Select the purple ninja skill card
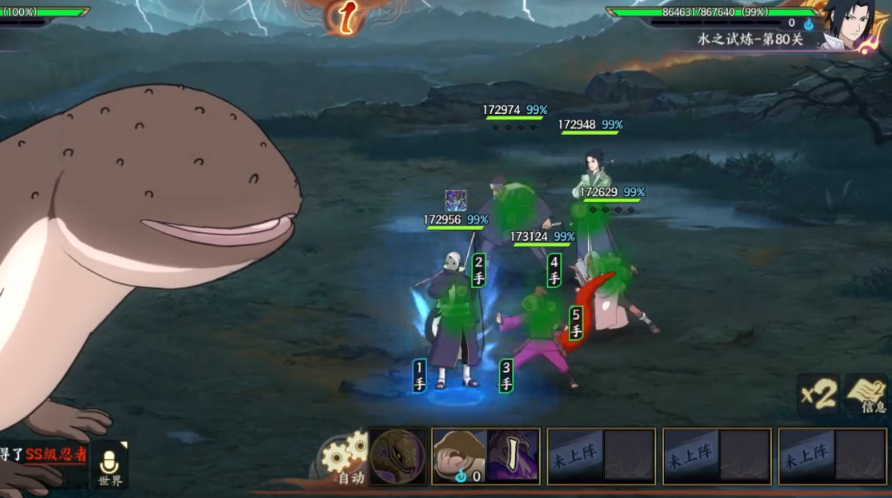892x498 pixels. point(513,456)
